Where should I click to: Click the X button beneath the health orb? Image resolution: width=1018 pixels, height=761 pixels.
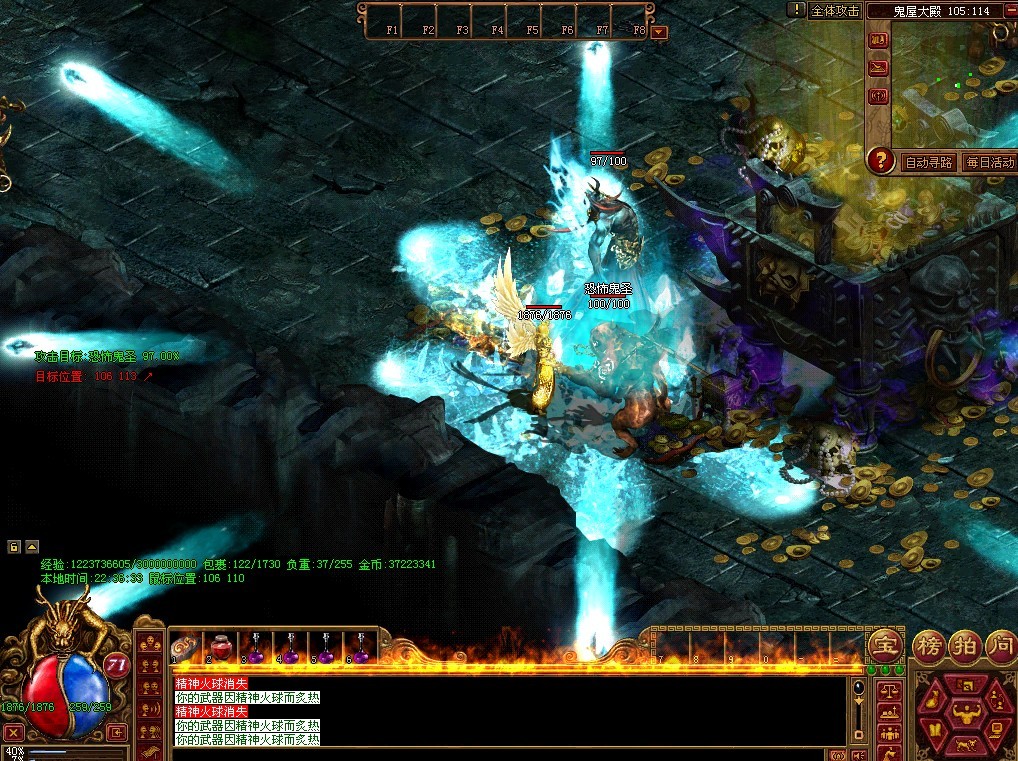tap(13, 732)
